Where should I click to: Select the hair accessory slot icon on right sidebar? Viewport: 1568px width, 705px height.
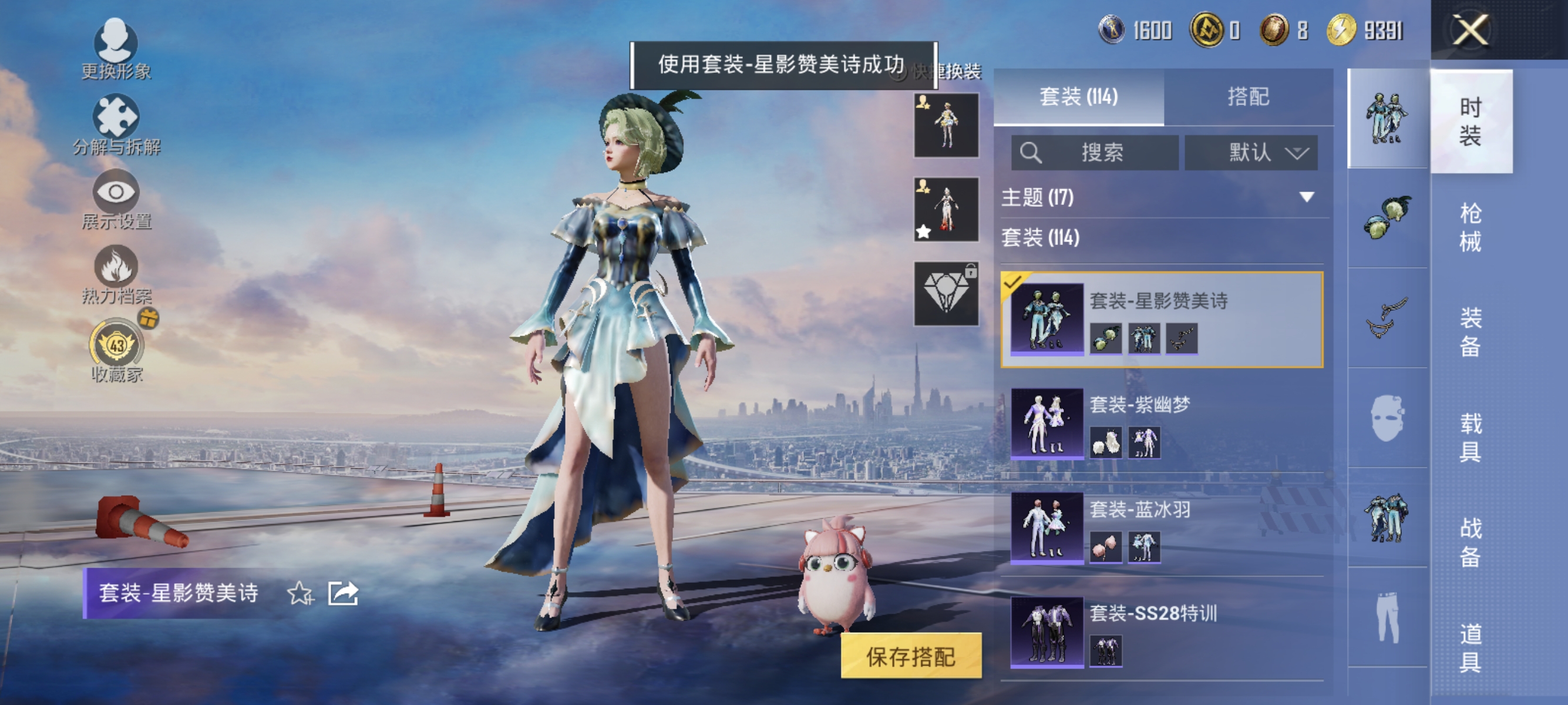point(1388,219)
